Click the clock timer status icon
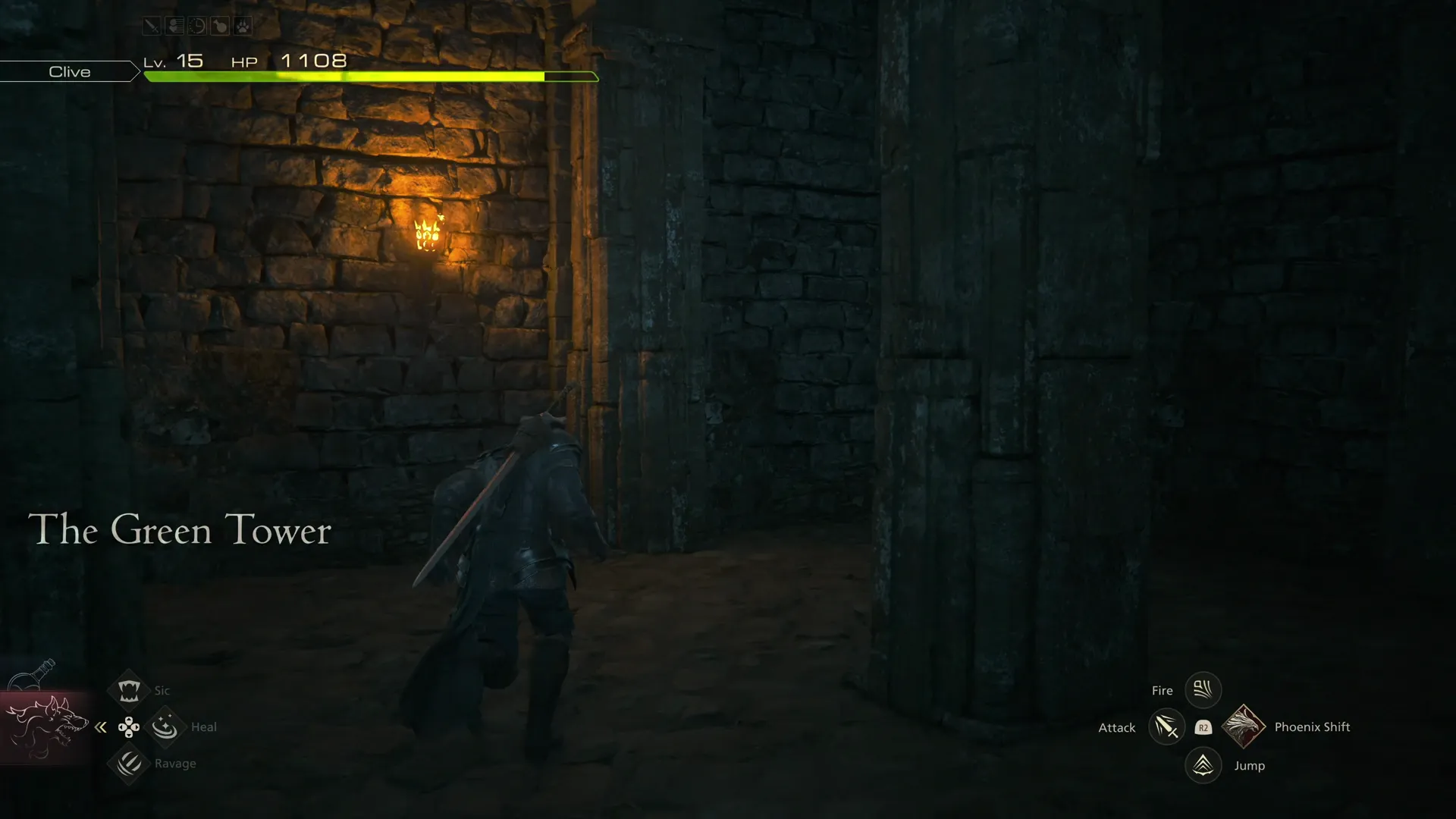This screenshot has height=819, width=1456. (197, 26)
